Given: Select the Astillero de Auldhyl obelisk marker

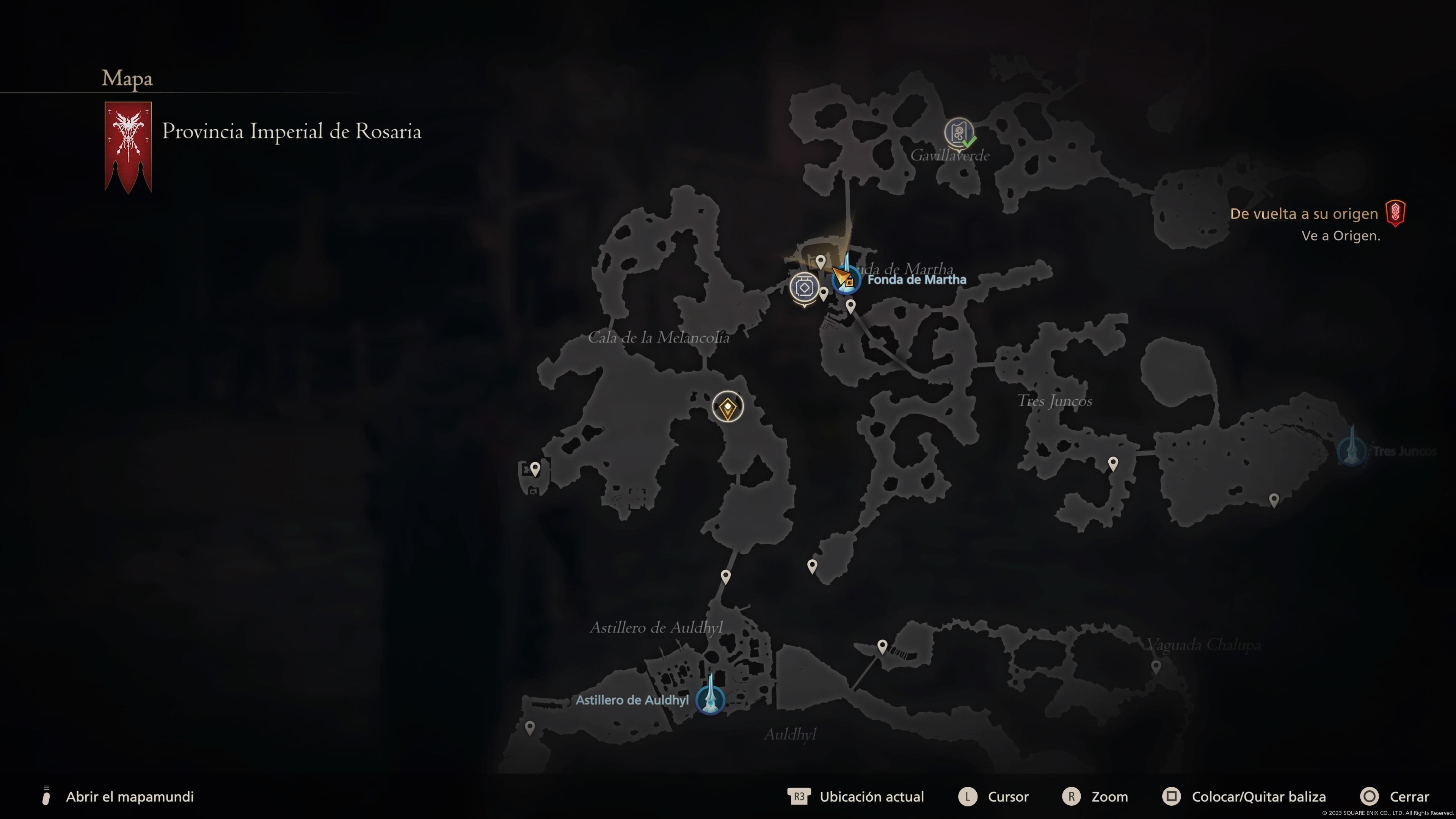Looking at the screenshot, I should click(710, 698).
